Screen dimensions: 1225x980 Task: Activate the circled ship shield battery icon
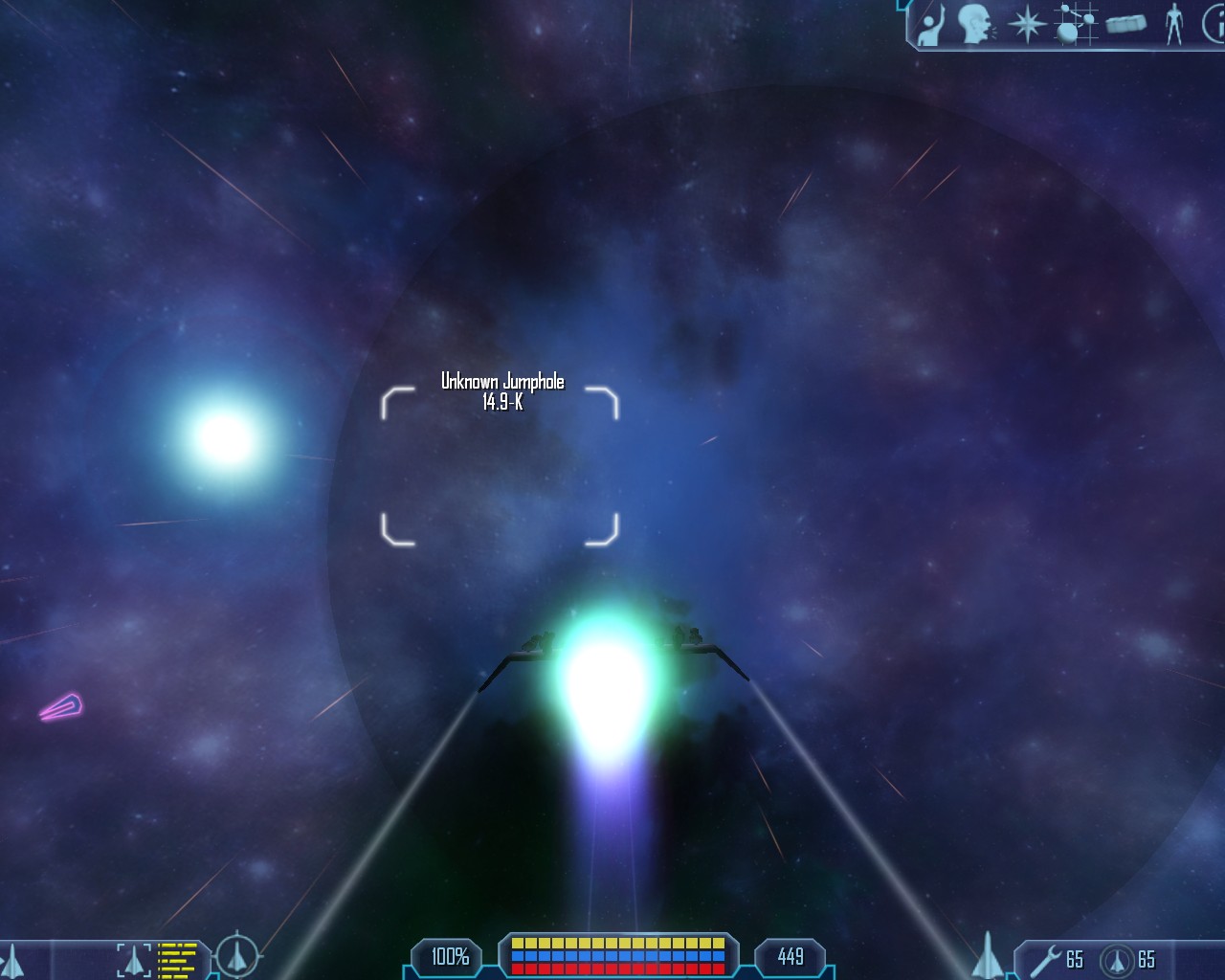coord(1116,960)
